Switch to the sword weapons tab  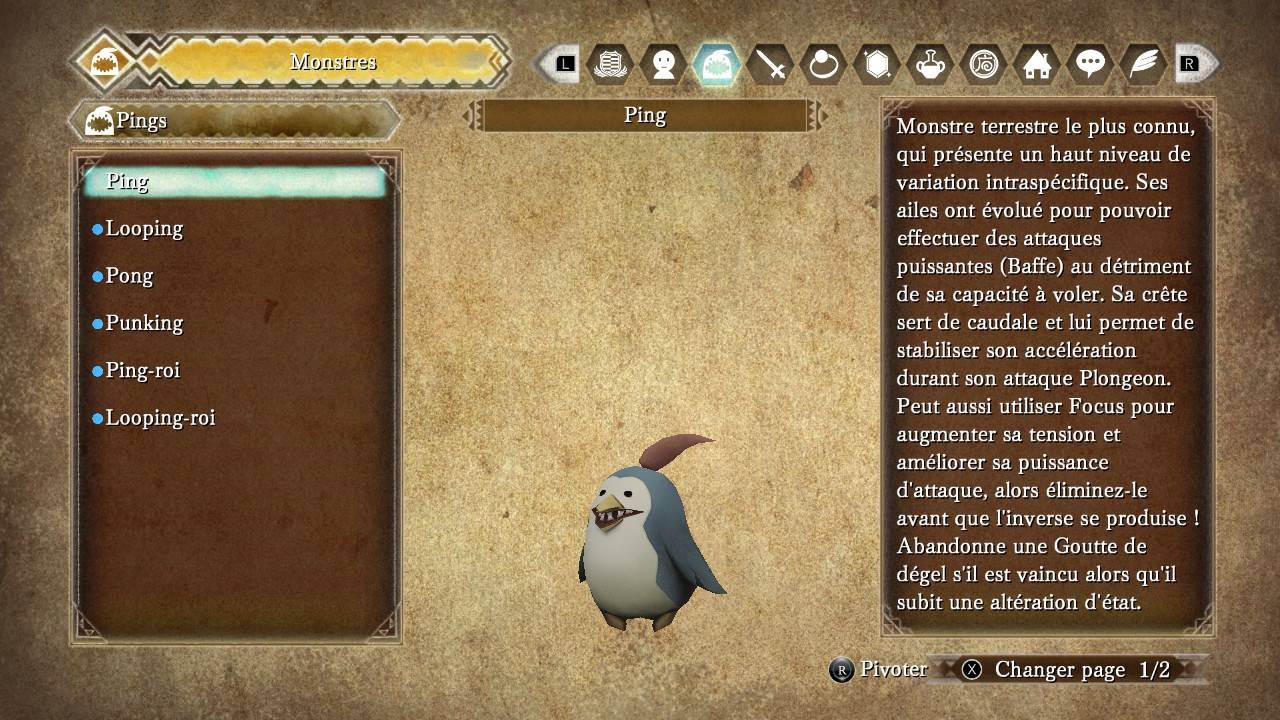(770, 65)
